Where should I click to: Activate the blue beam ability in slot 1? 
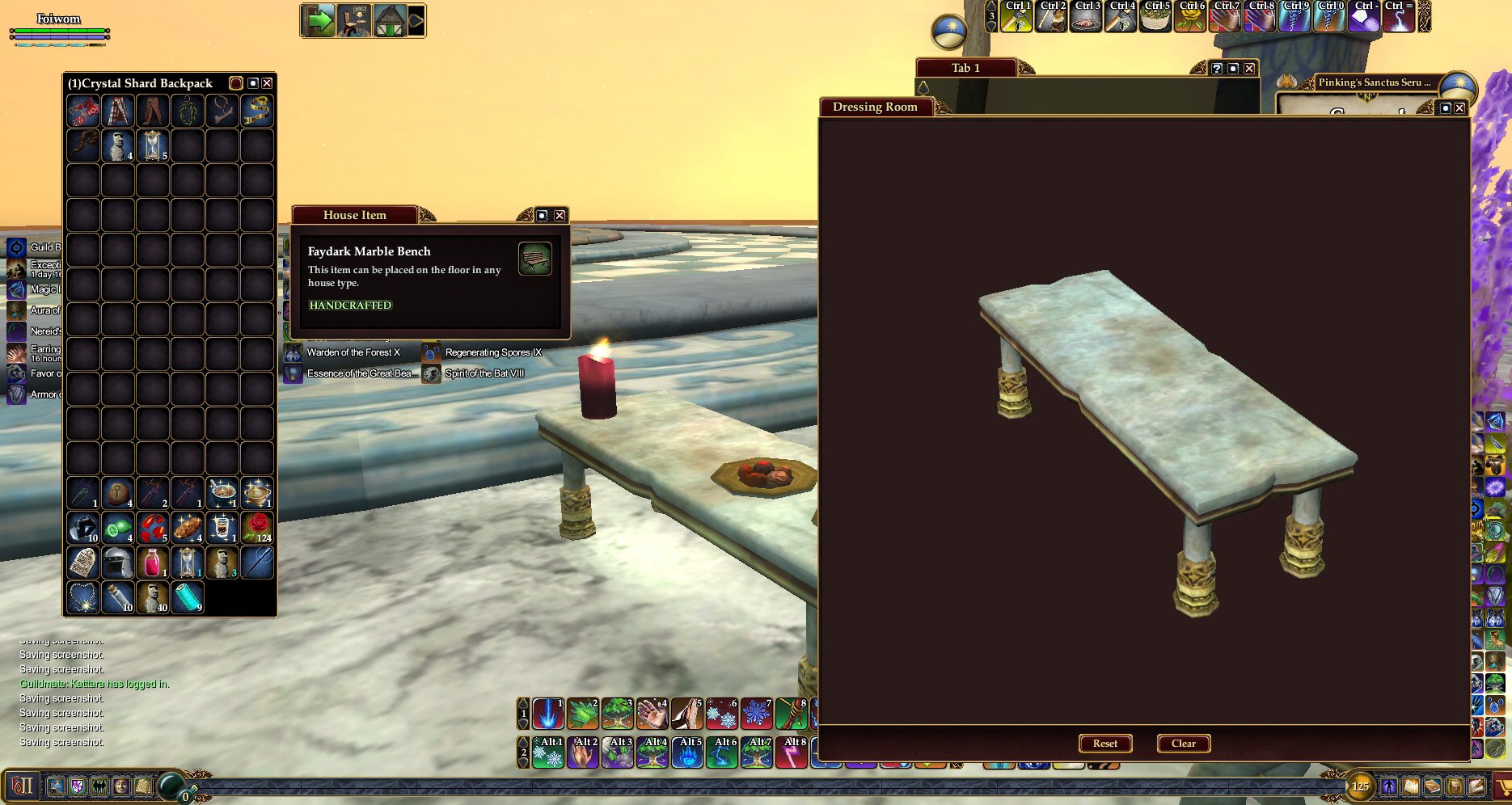[547, 714]
